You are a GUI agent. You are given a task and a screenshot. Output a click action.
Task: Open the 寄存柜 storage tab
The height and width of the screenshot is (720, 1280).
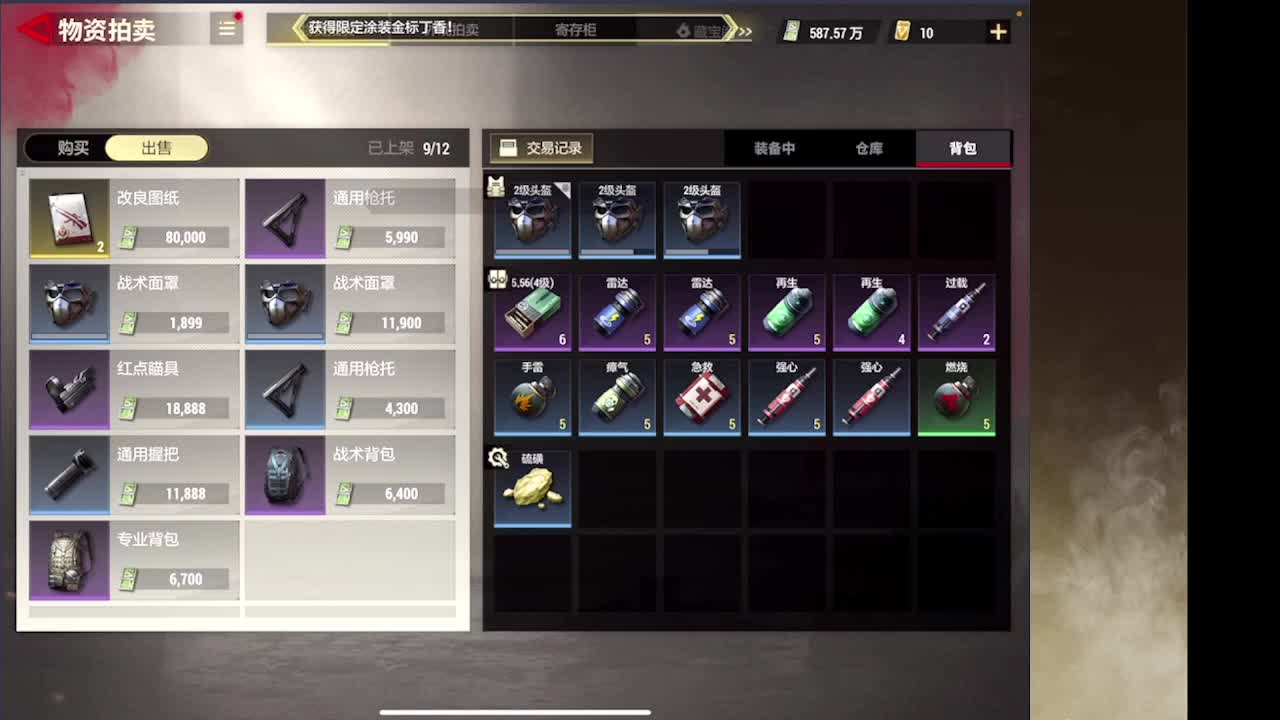(x=576, y=31)
